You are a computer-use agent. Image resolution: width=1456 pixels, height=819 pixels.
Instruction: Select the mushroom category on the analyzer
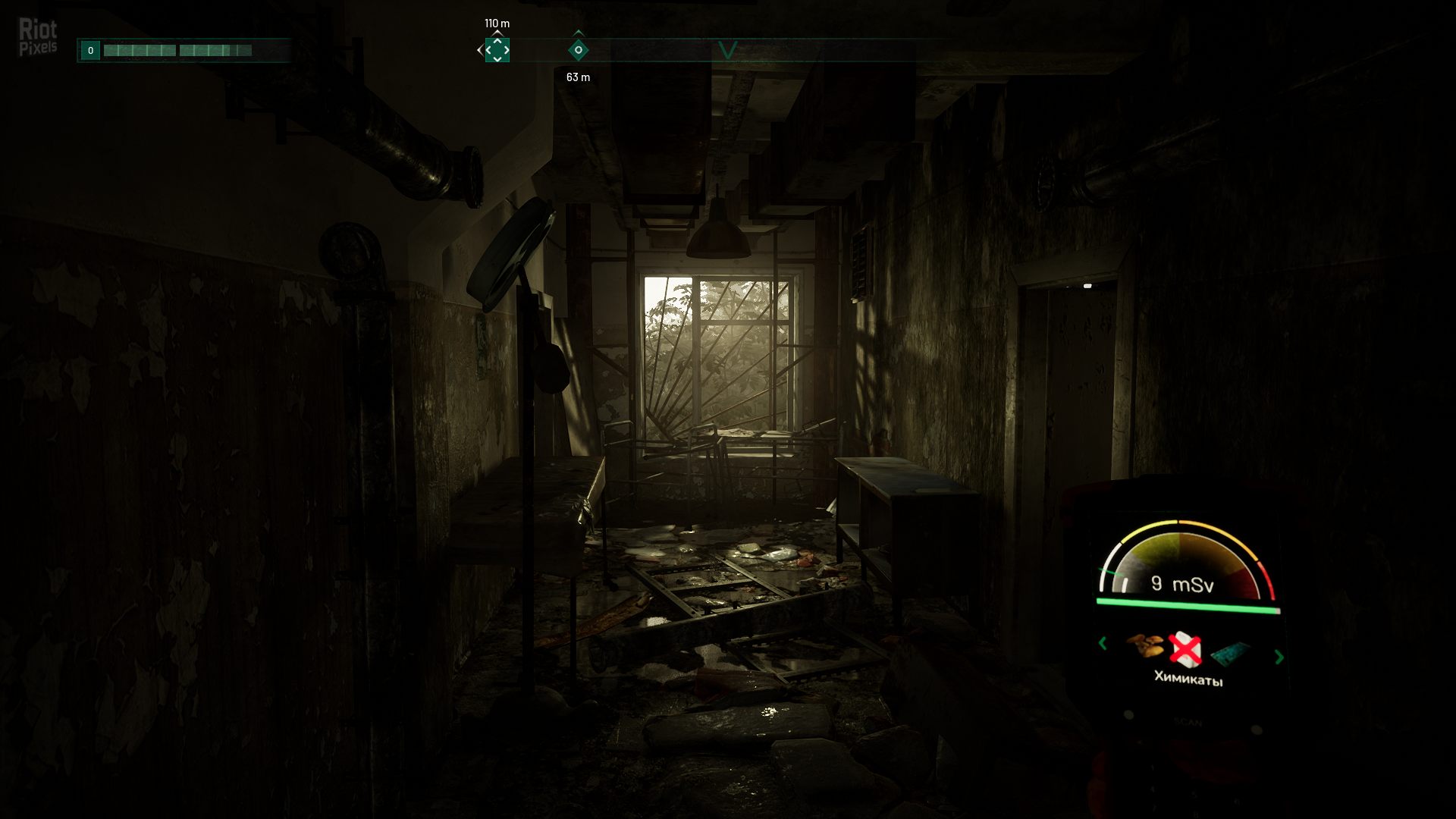[1147, 645]
